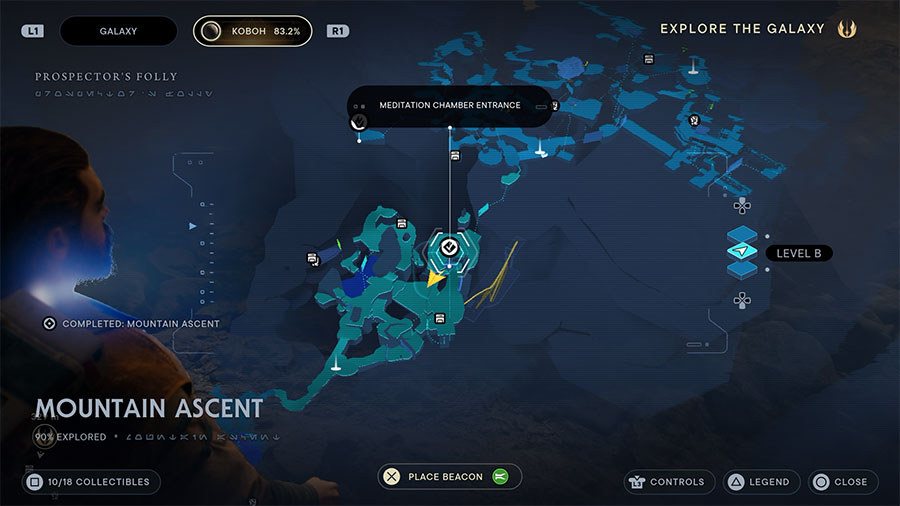Image resolution: width=900 pixels, height=506 pixels.
Task: Close the holomap
Action: click(842, 482)
